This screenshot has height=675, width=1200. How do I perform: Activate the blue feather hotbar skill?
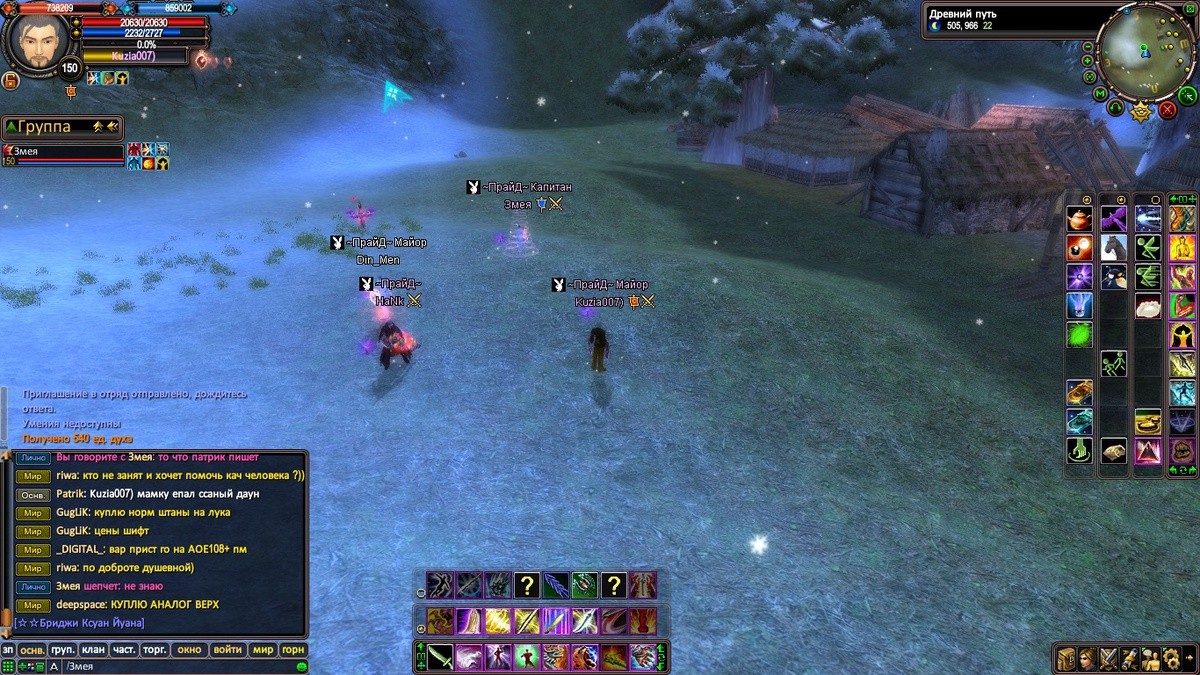click(x=556, y=585)
